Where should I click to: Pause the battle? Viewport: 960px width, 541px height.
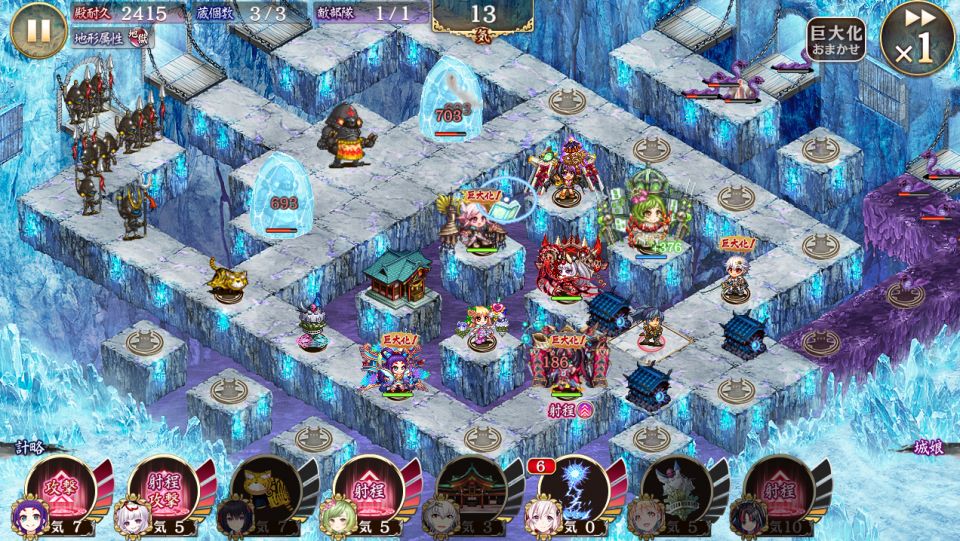pos(38,30)
